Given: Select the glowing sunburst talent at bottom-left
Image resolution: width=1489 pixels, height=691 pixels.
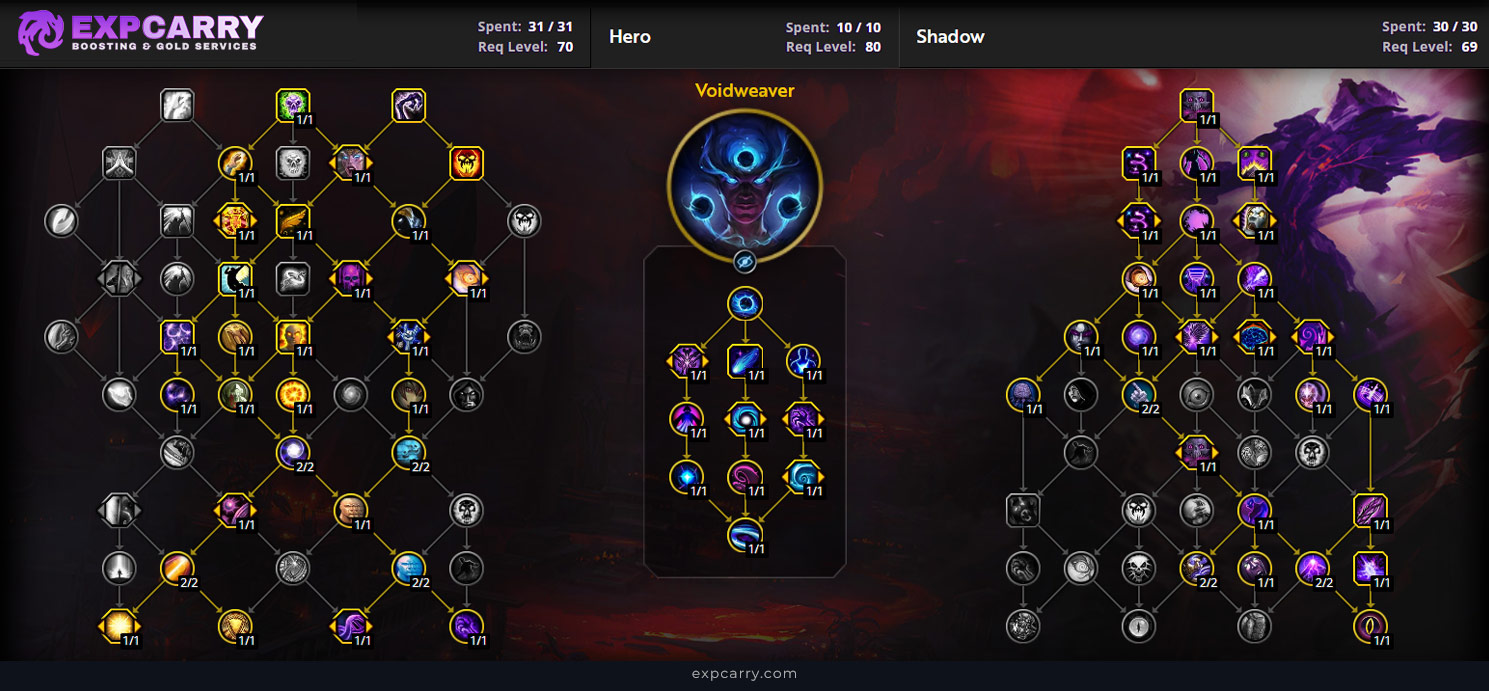Looking at the screenshot, I should [119, 626].
